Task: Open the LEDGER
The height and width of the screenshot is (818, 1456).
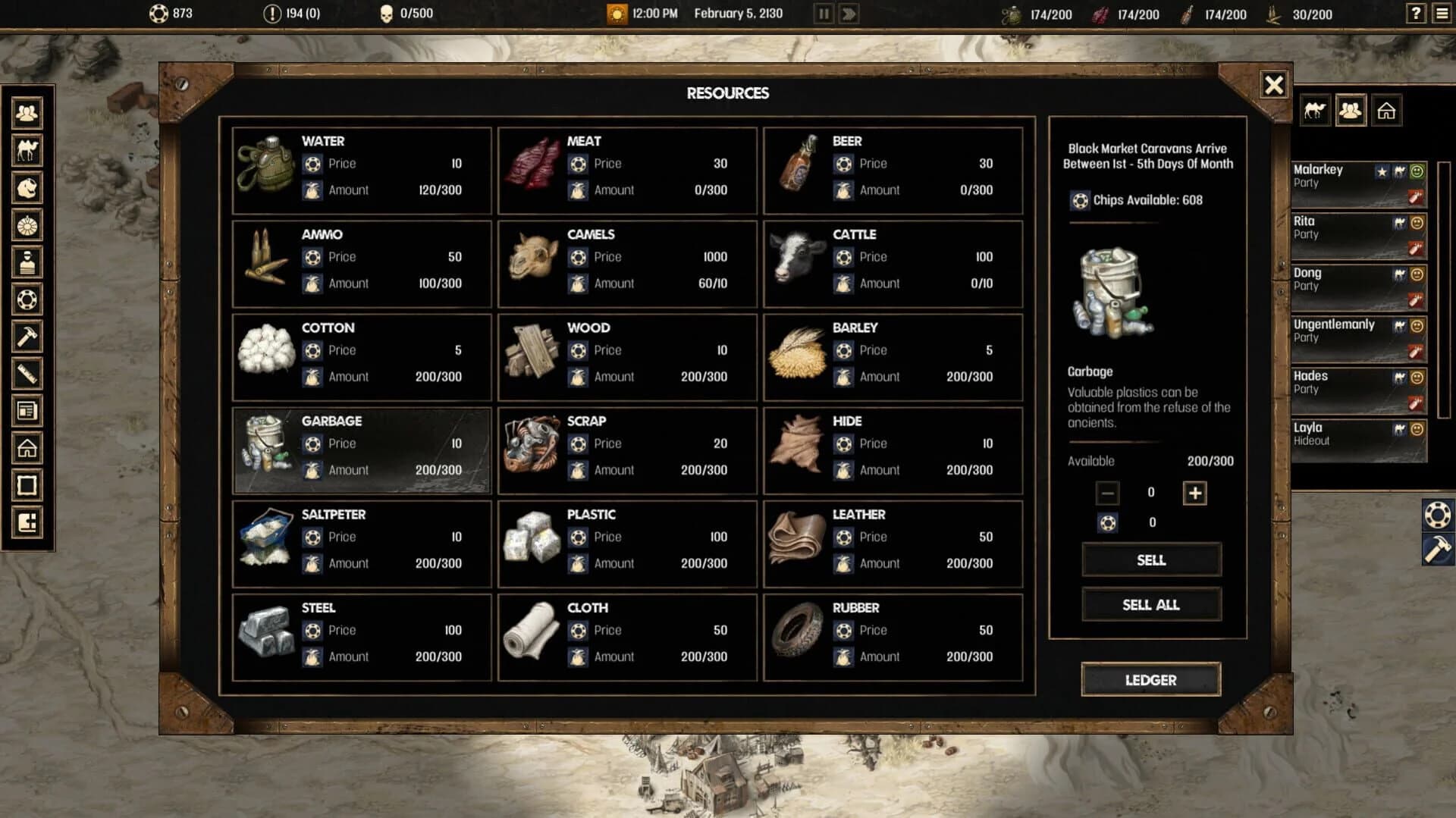Action: (1150, 680)
